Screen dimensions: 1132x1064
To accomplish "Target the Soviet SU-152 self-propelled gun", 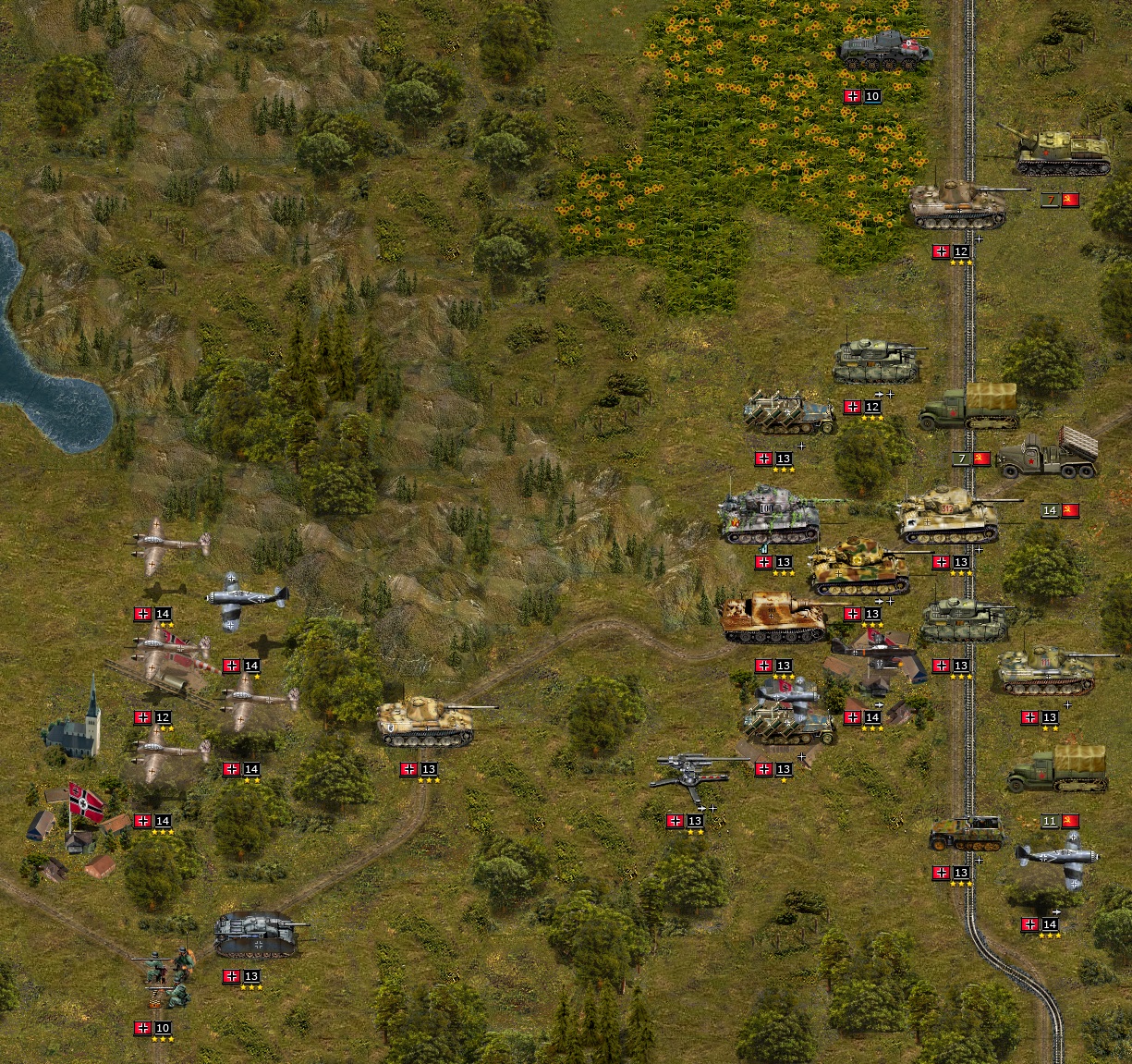I will click(1061, 152).
